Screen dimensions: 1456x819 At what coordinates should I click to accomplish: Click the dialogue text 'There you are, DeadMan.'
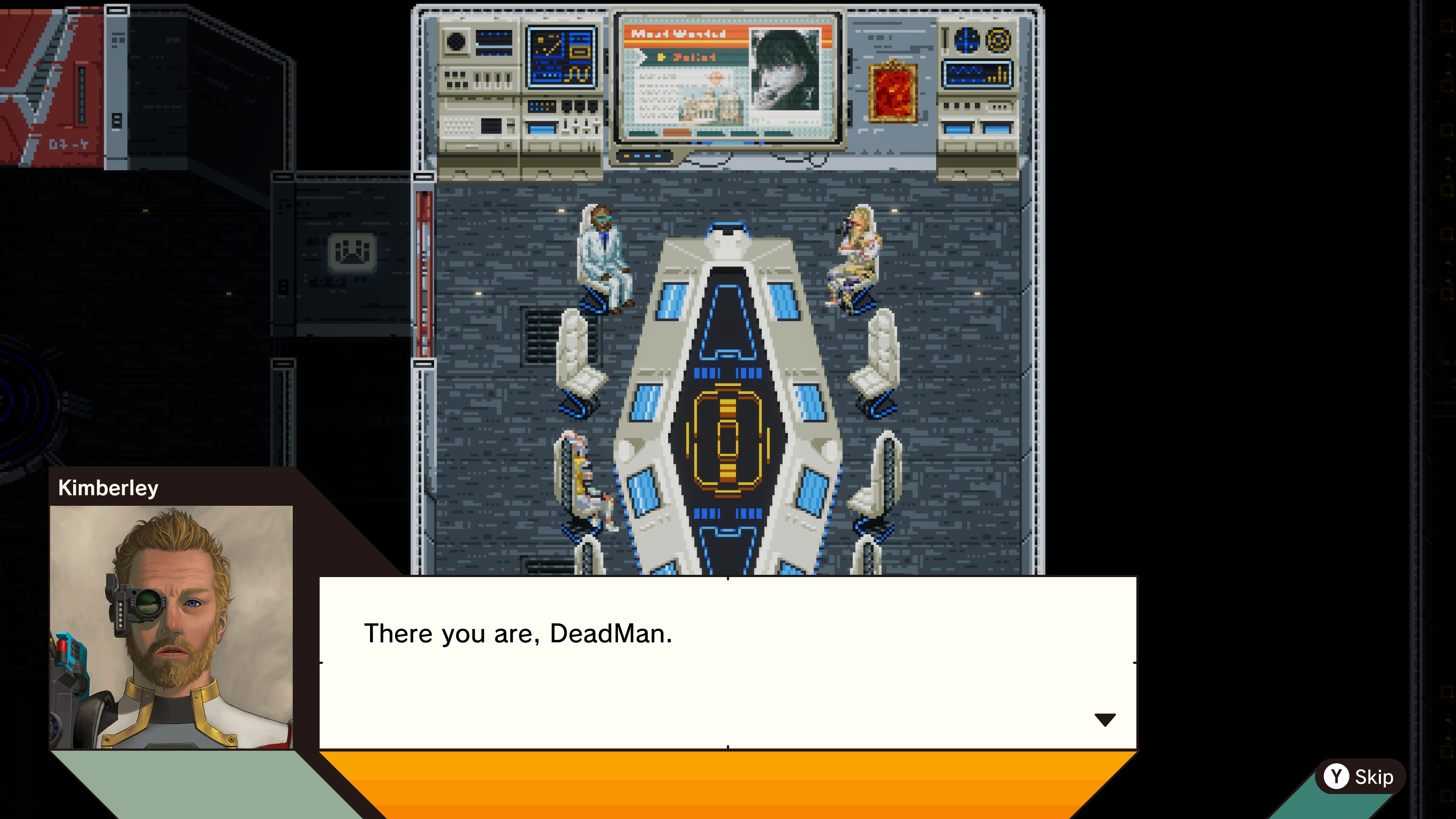pos(519,634)
